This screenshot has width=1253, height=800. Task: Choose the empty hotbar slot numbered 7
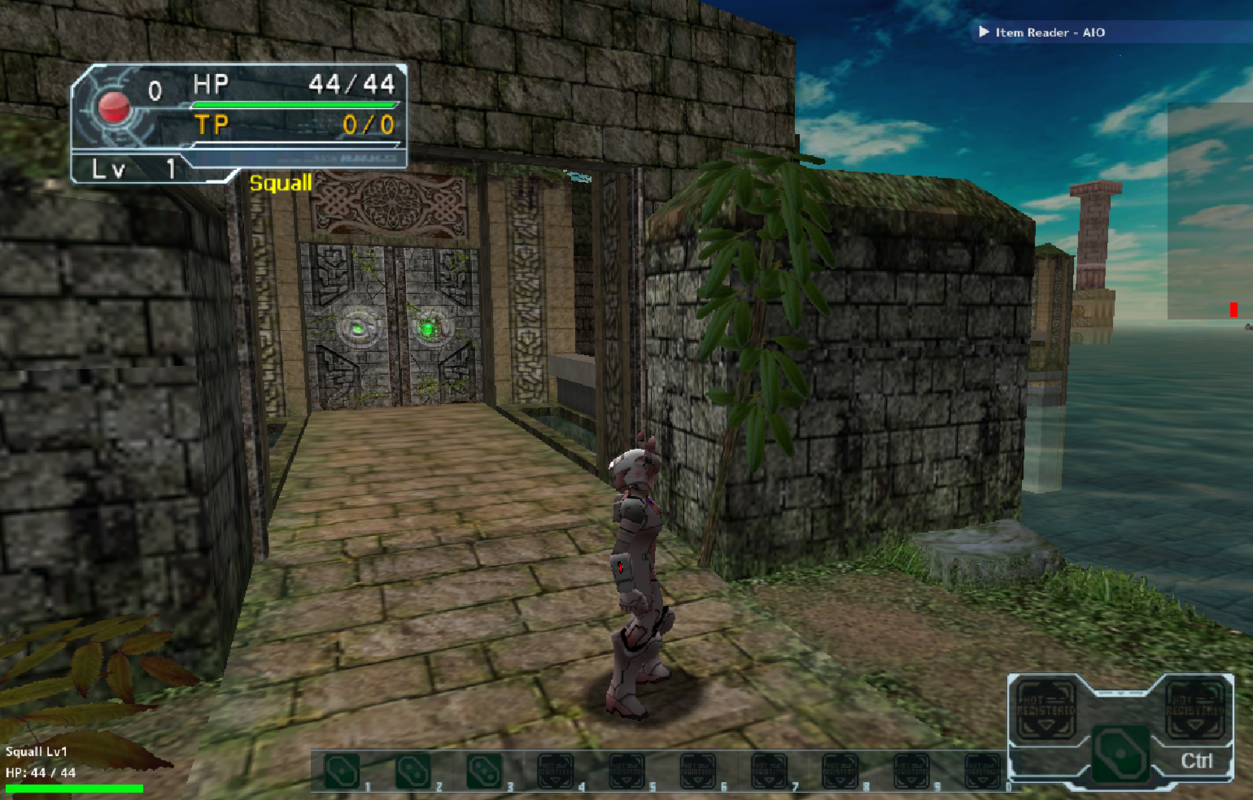769,771
